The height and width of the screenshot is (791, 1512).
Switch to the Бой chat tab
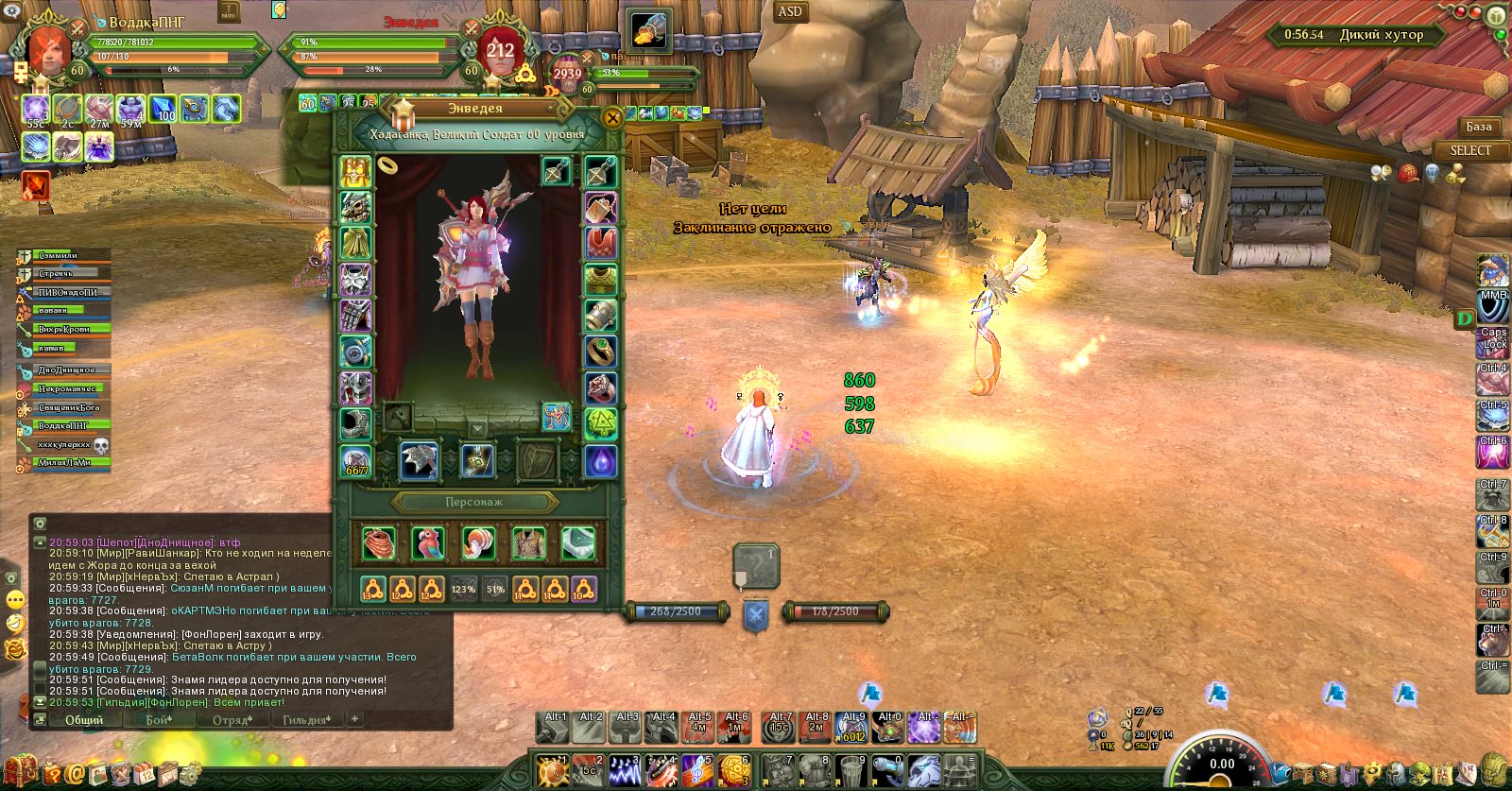tap(159, 720)
